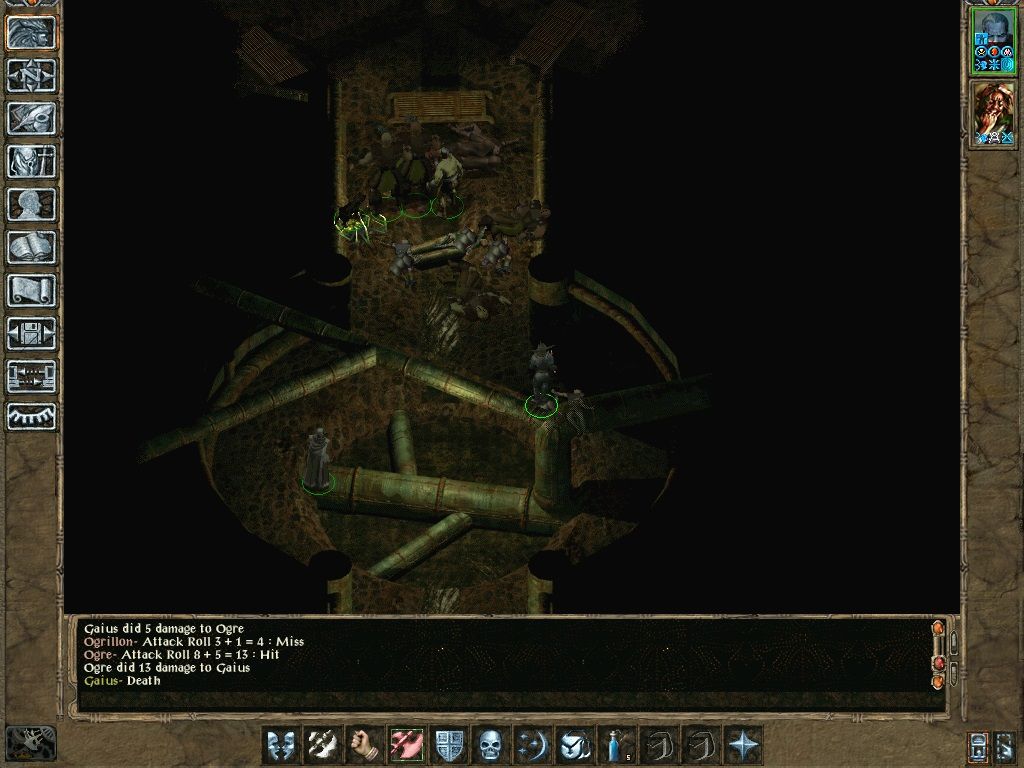Activate the skull ability button
The width and height of the screenshot is (1024, 768).
tap(491, 745)
